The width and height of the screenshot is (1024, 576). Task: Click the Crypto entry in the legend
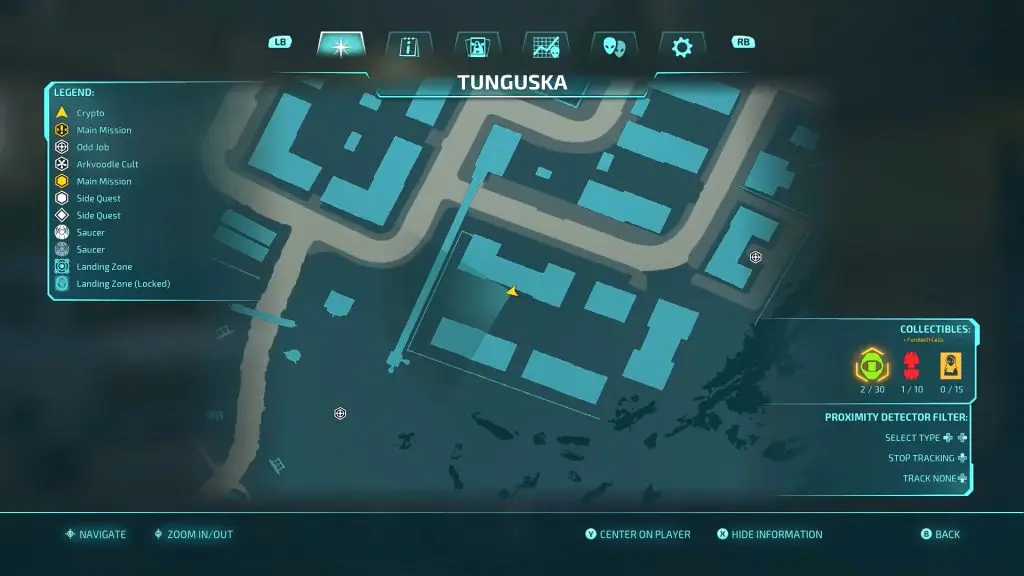tap(90, 113)
